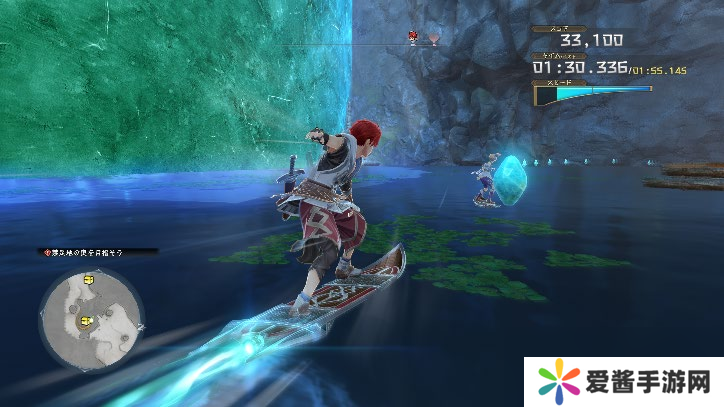The height and width of the screenshot is (407, 724).
Task: Click the orange-ringed yellow marker on minimap
Action: click(86, 320)
